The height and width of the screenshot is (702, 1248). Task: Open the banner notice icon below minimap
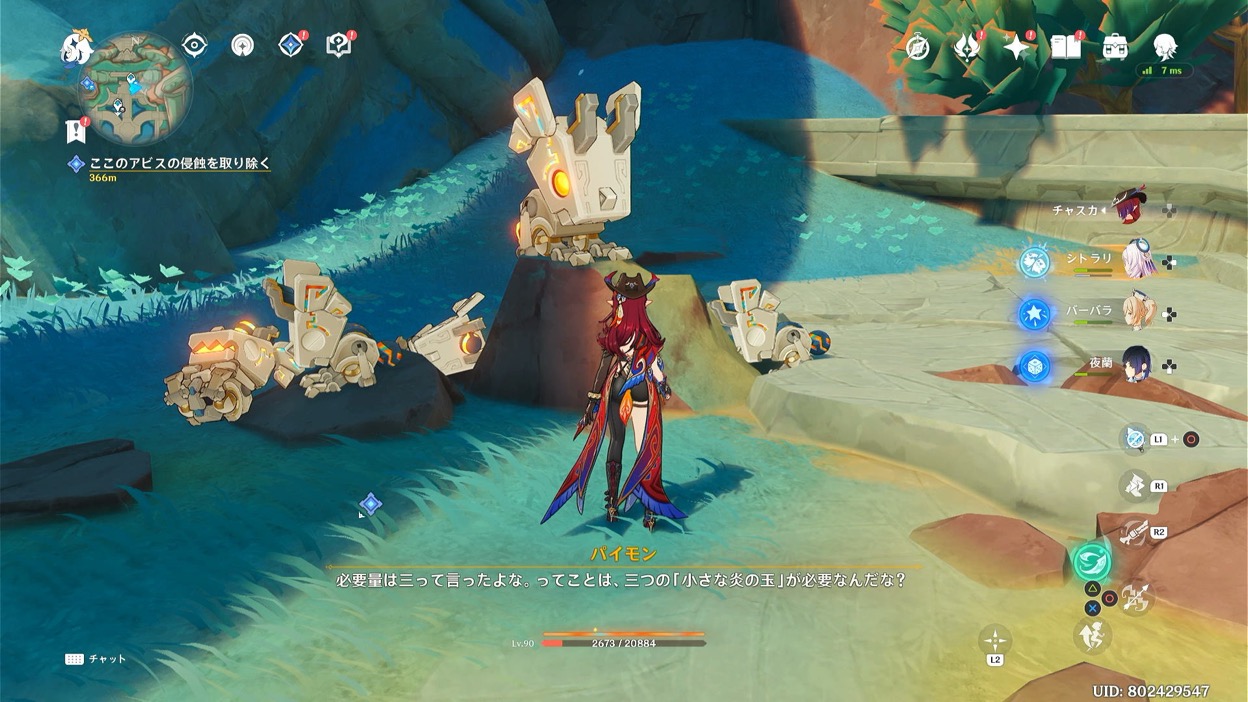[75, 130]
